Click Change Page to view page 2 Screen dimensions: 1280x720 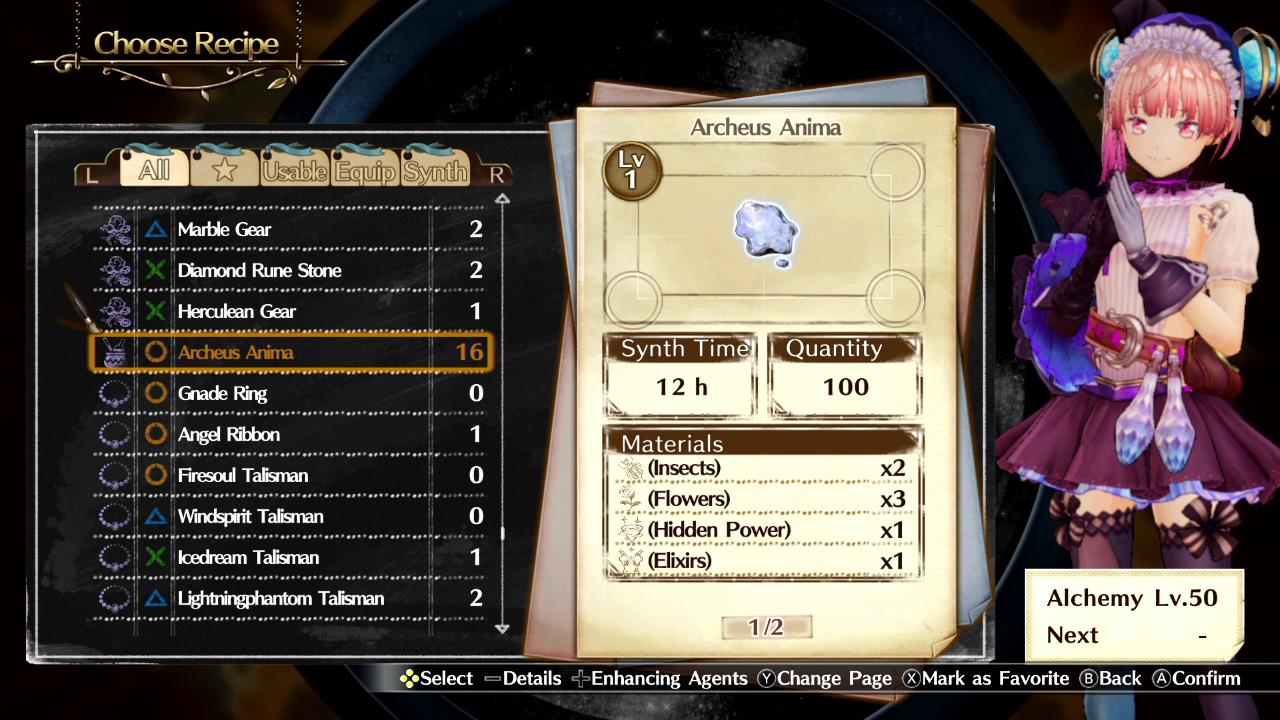coord(824,678)
